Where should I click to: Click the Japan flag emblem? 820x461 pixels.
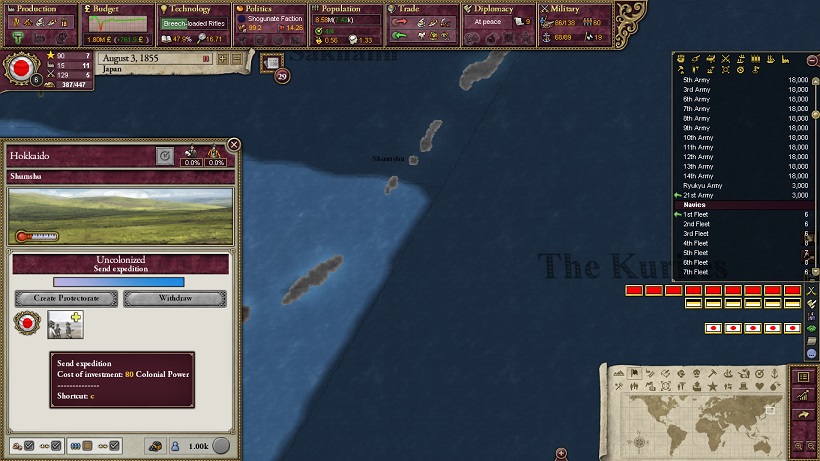19,69
